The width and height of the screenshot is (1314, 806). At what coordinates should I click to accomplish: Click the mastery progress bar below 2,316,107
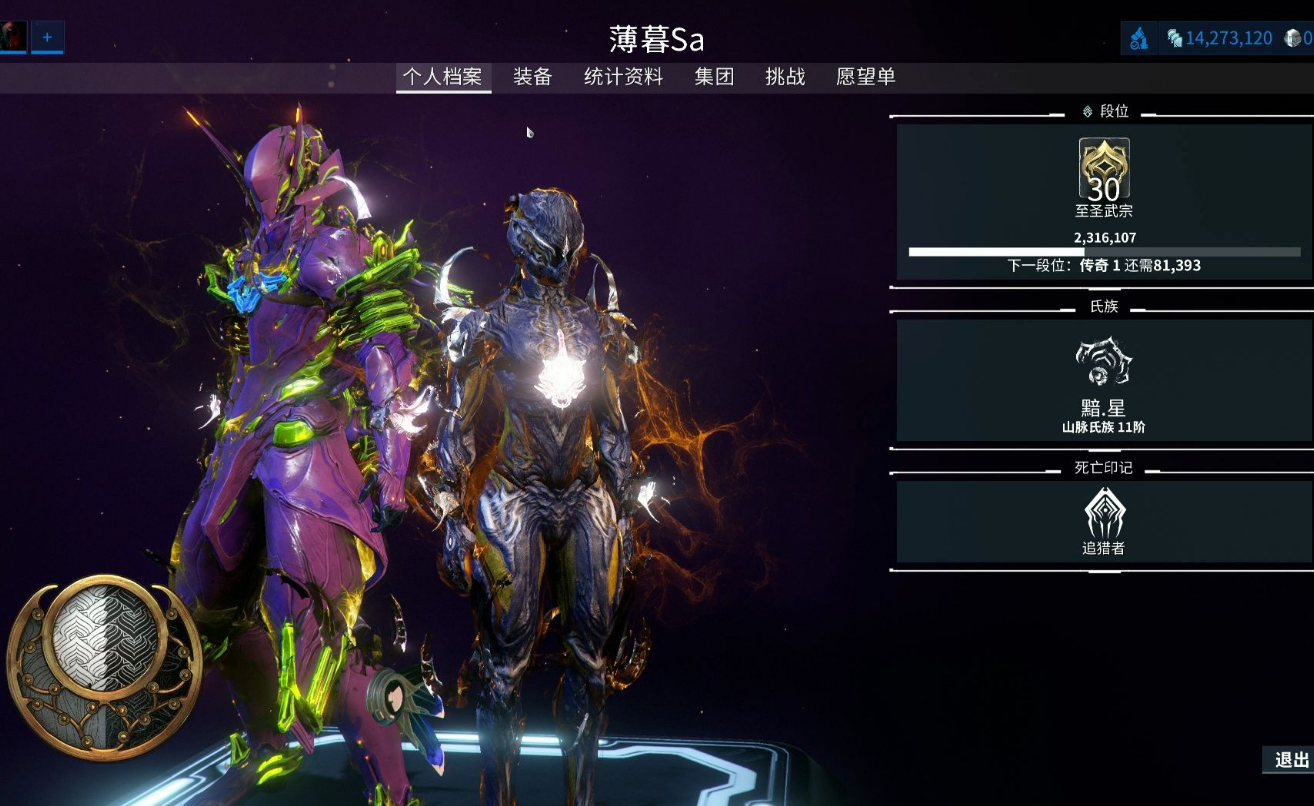pos(1101,250)
